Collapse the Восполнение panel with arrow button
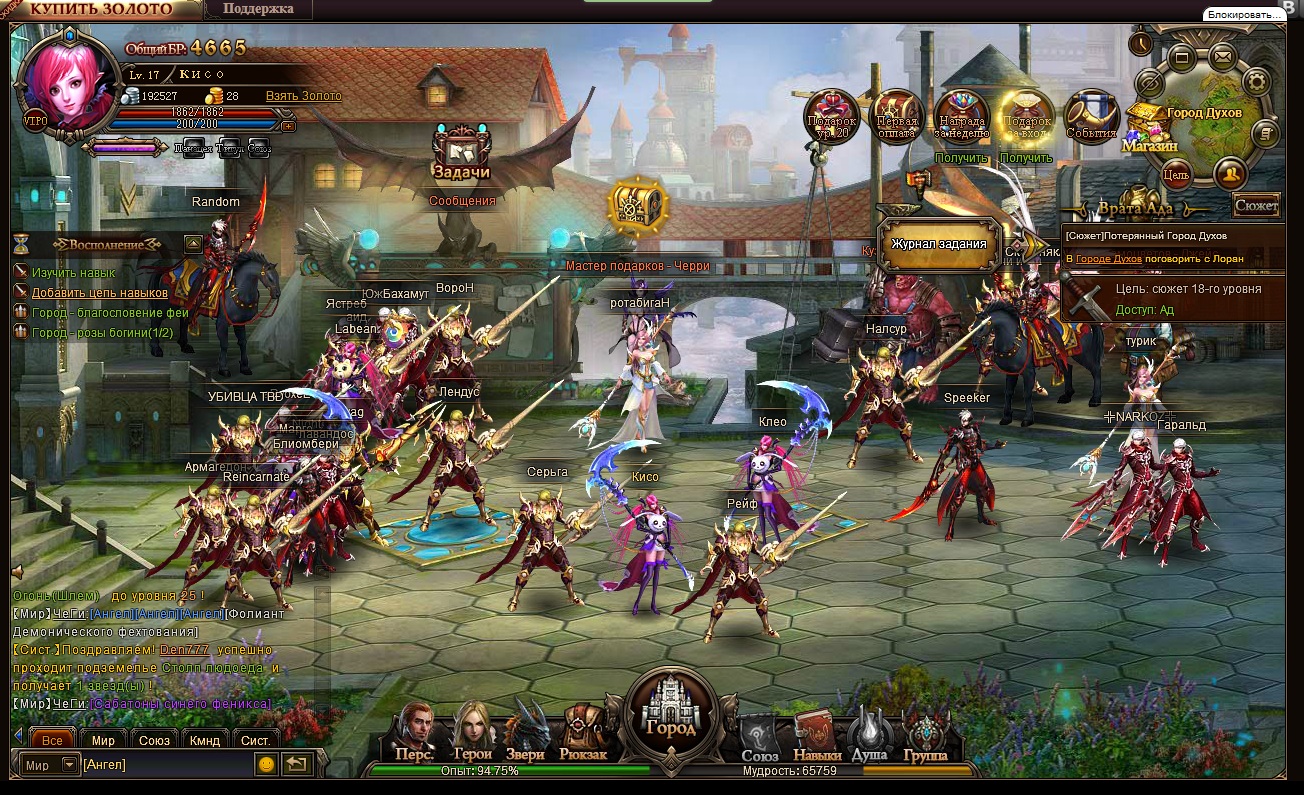1304x795 pixels. click(193, 243)
